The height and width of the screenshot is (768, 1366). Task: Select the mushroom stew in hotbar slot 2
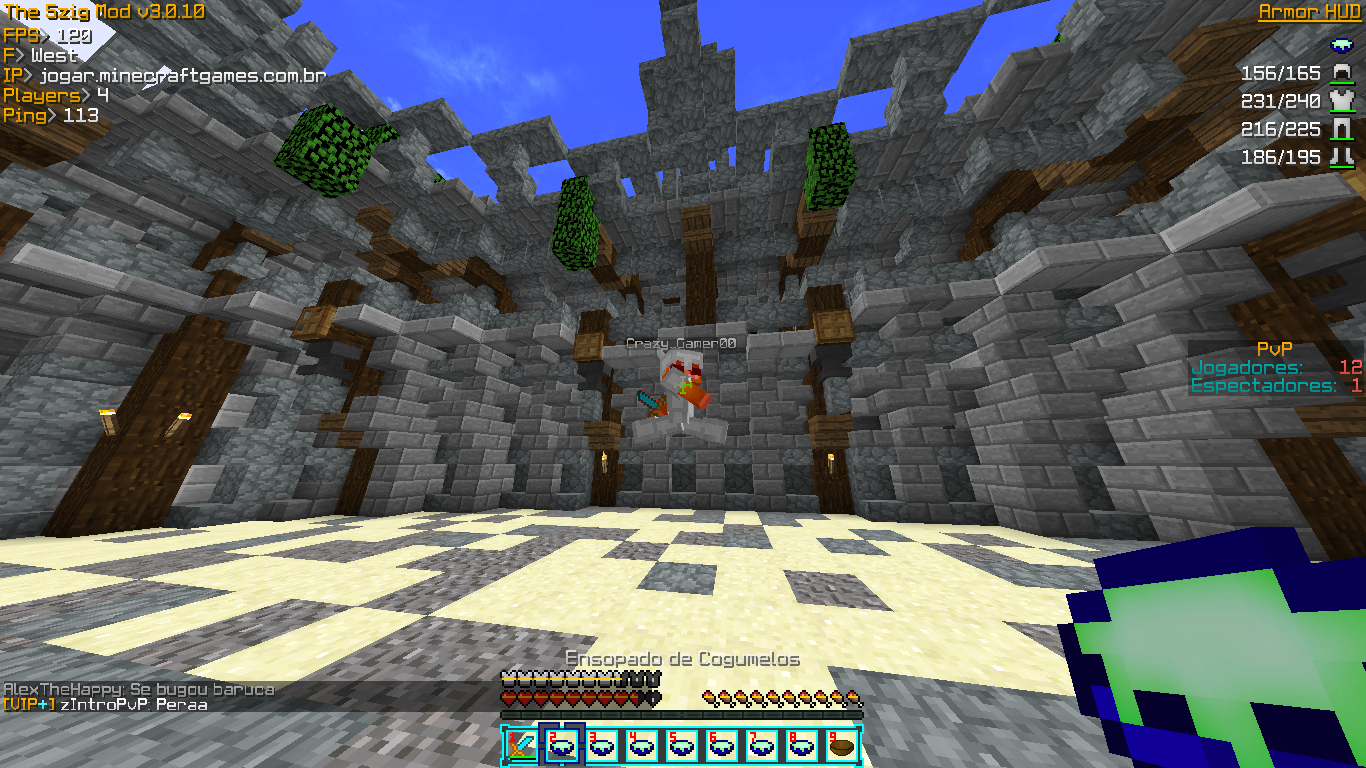tap(560, 745)
